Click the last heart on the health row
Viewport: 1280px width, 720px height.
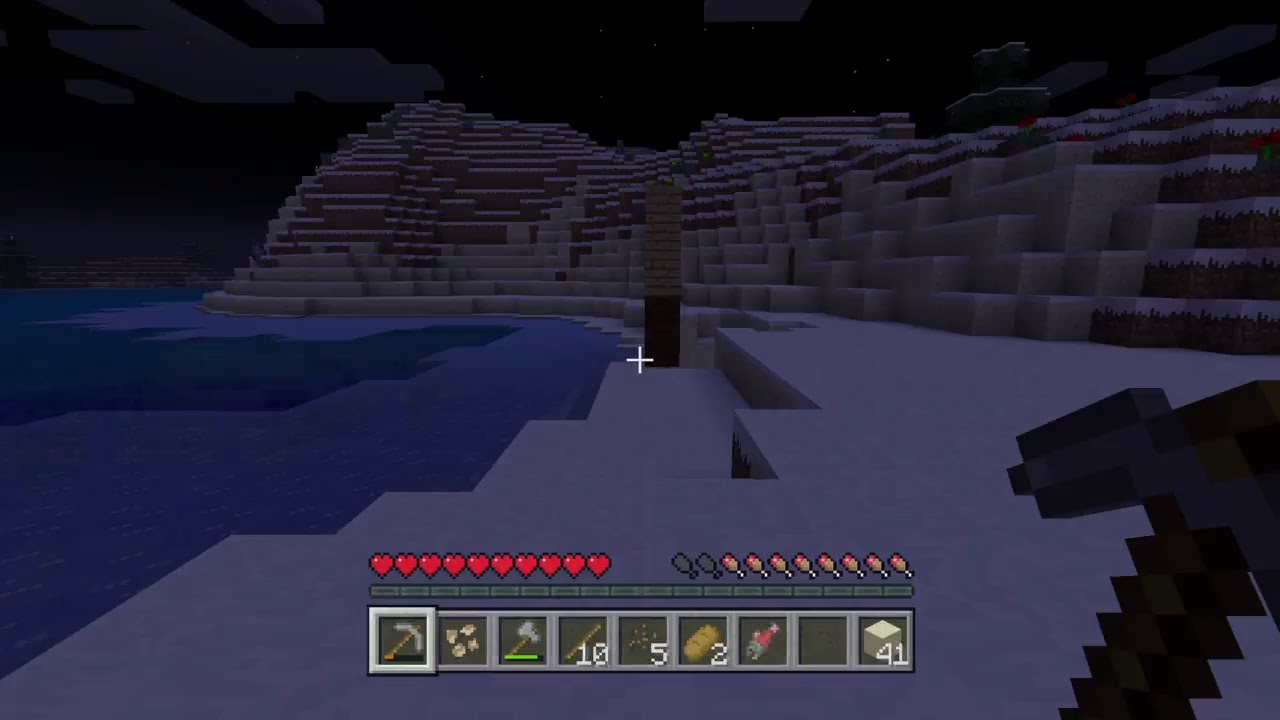click(x=597, y=565)
